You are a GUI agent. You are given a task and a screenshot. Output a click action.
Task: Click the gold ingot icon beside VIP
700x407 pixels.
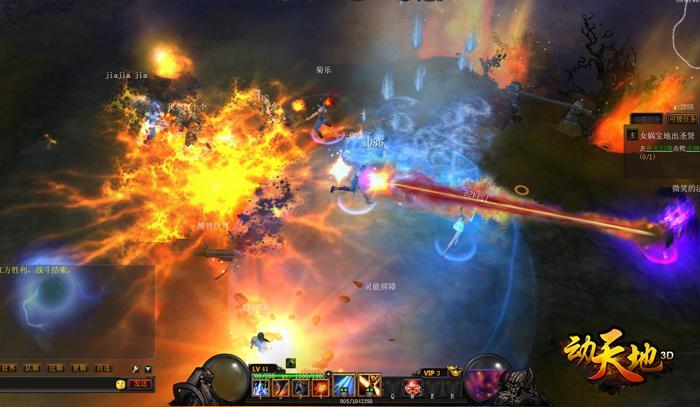tap(453, 370)
